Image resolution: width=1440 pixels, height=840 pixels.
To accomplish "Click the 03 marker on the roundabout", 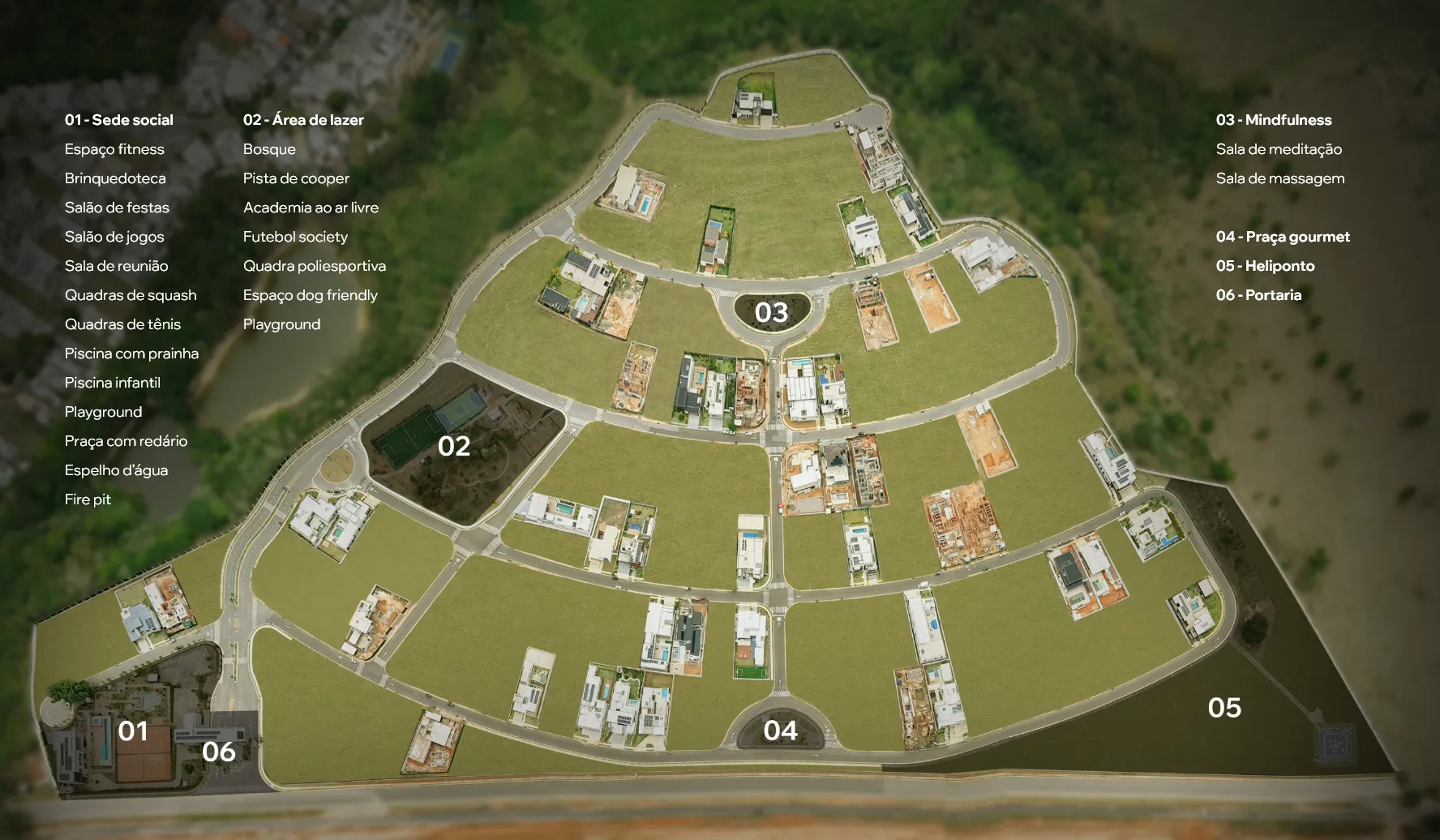I will click(x=771, y=313).
